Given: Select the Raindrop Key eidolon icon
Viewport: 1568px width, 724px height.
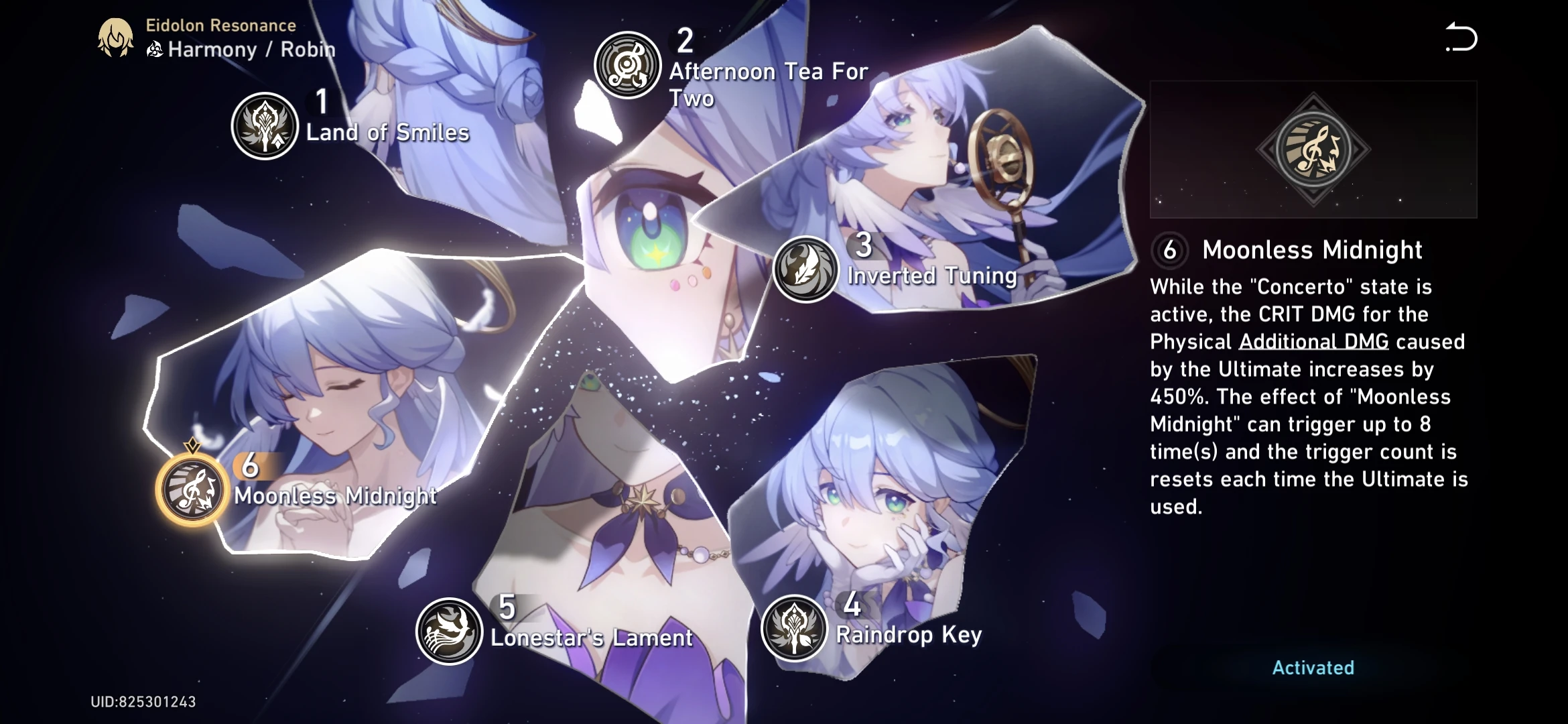Looking at the screenshot, I should click(x=795, y=630).
